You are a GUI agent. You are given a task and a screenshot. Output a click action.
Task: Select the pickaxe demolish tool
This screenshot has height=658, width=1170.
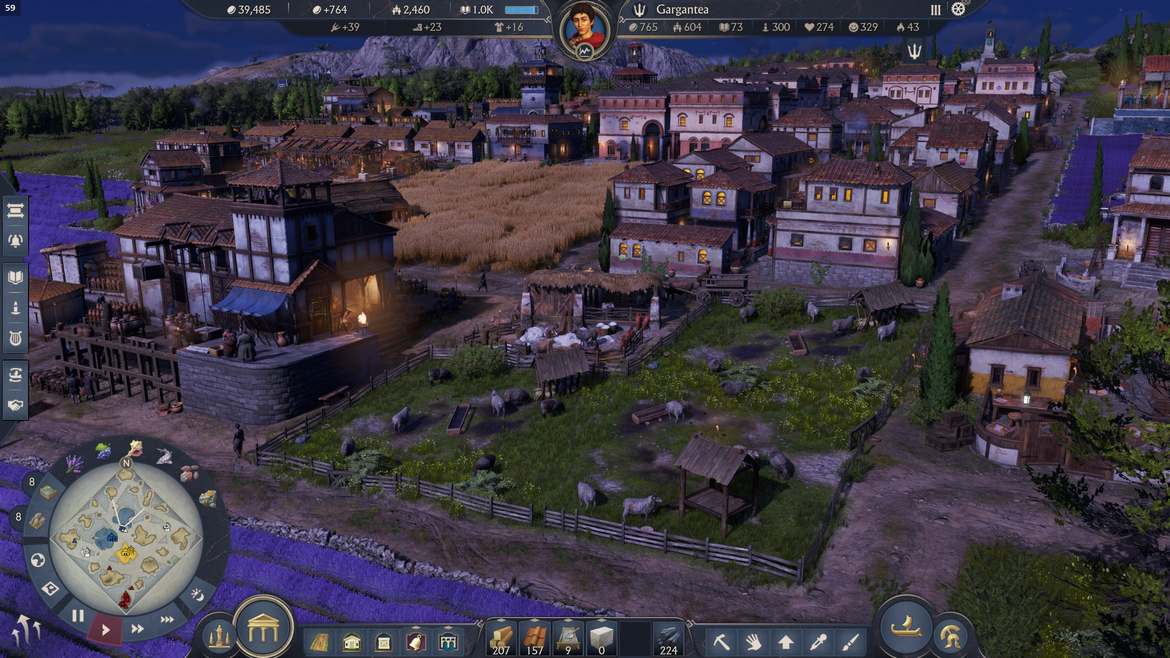722,641
